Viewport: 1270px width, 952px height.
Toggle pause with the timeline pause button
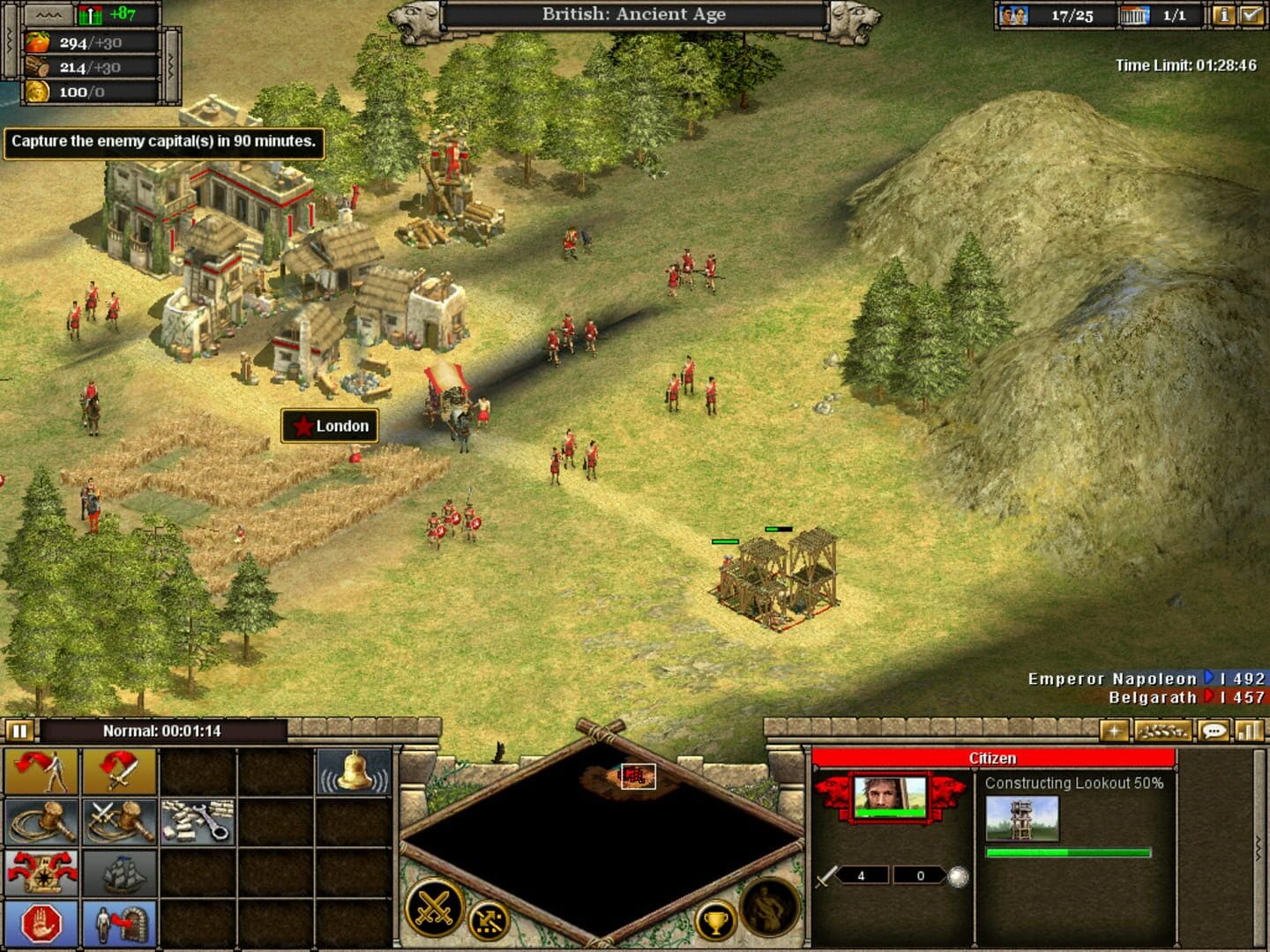19,730
